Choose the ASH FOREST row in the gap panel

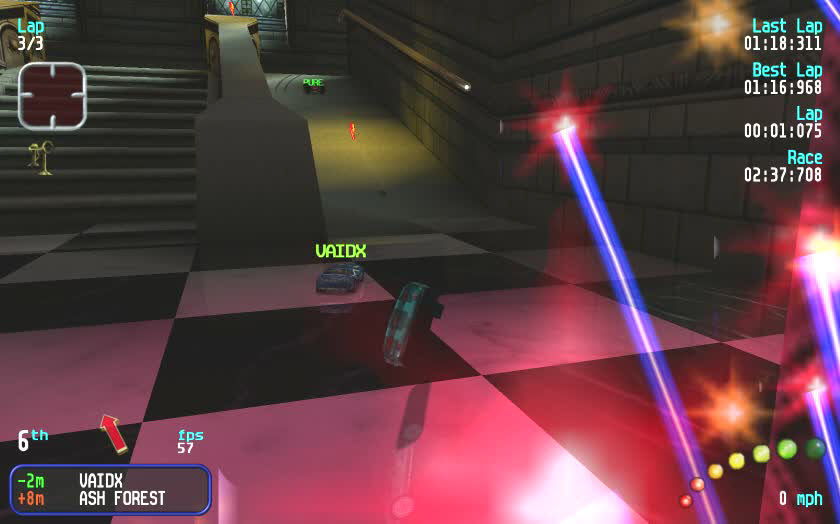click(110, 498)
